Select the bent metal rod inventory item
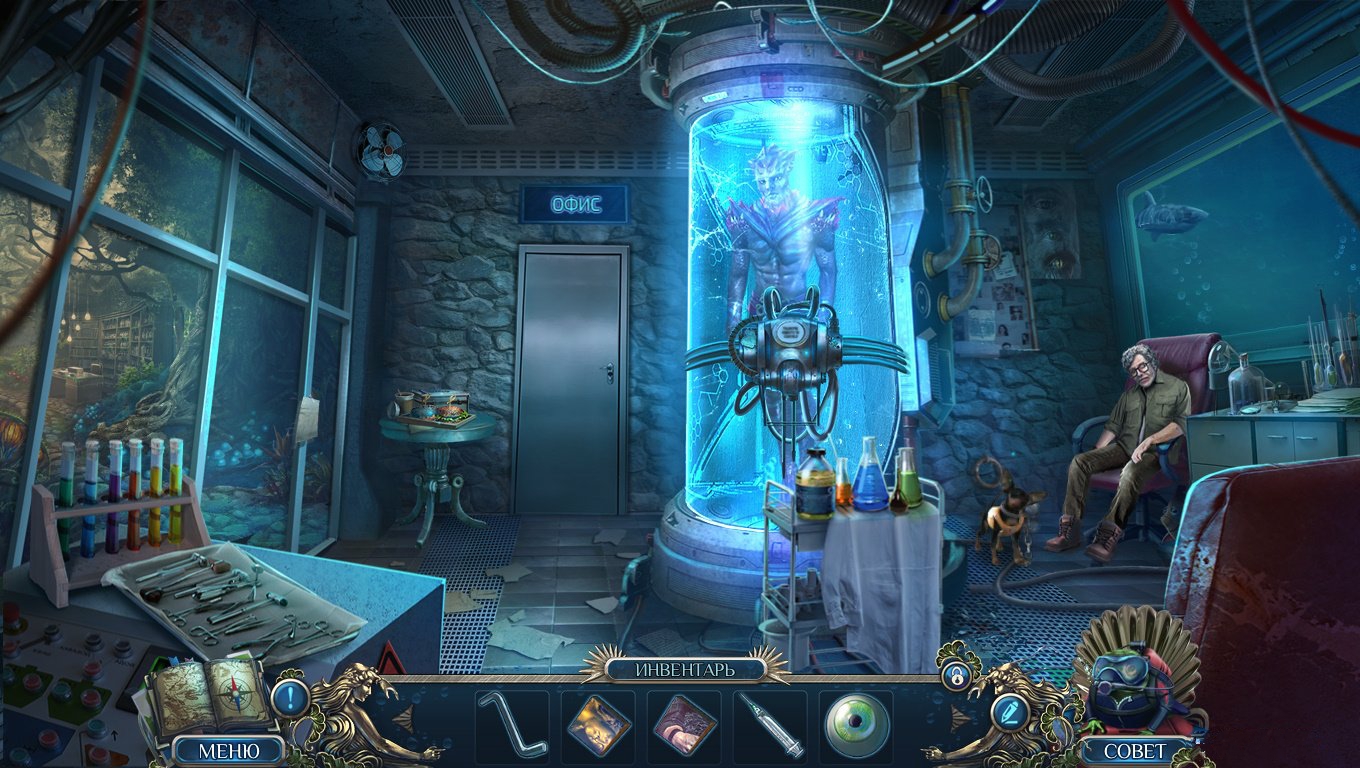Viewport: 1360px width, 768px height. tap(512, 724)
